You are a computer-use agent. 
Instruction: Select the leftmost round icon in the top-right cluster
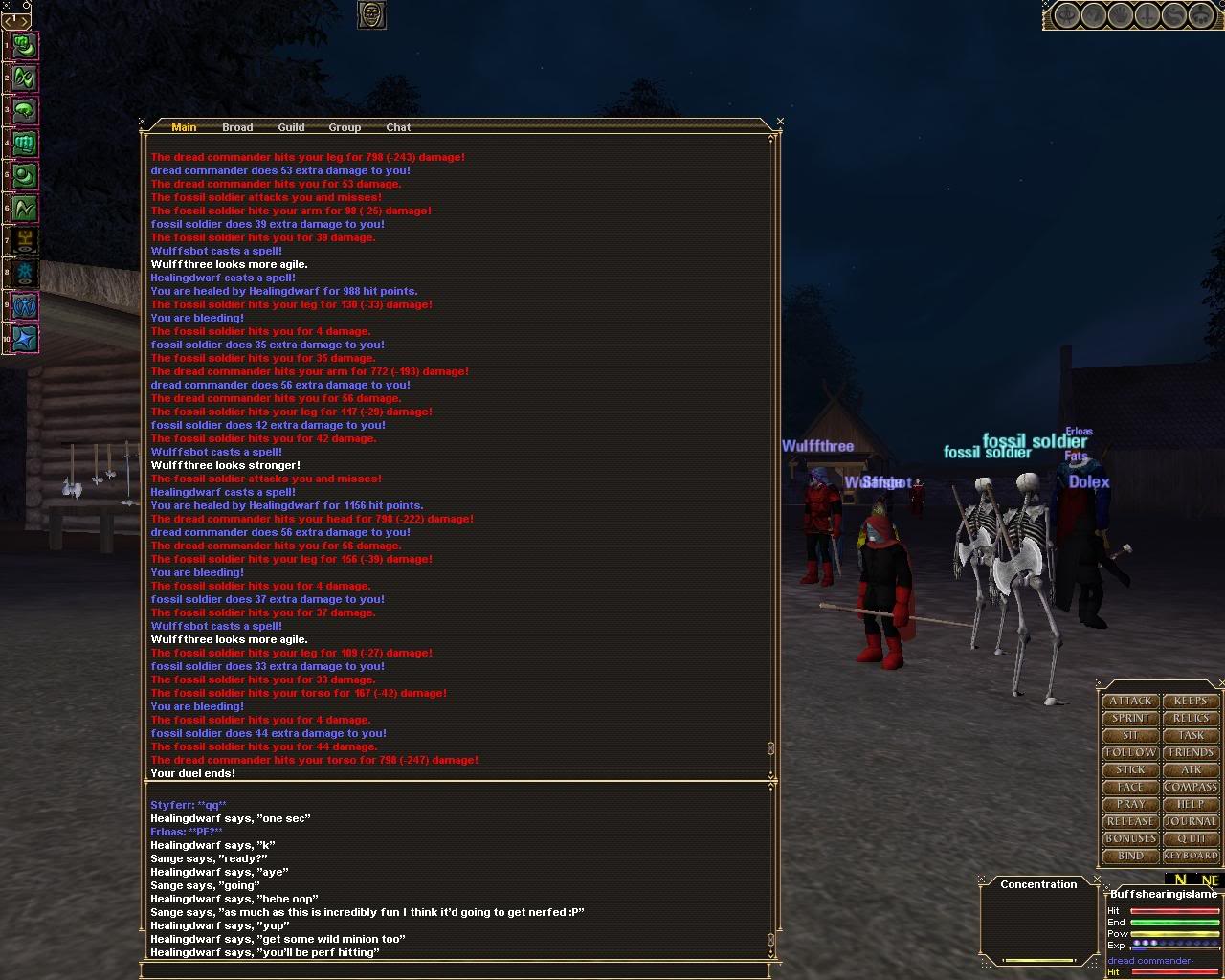1066,15
